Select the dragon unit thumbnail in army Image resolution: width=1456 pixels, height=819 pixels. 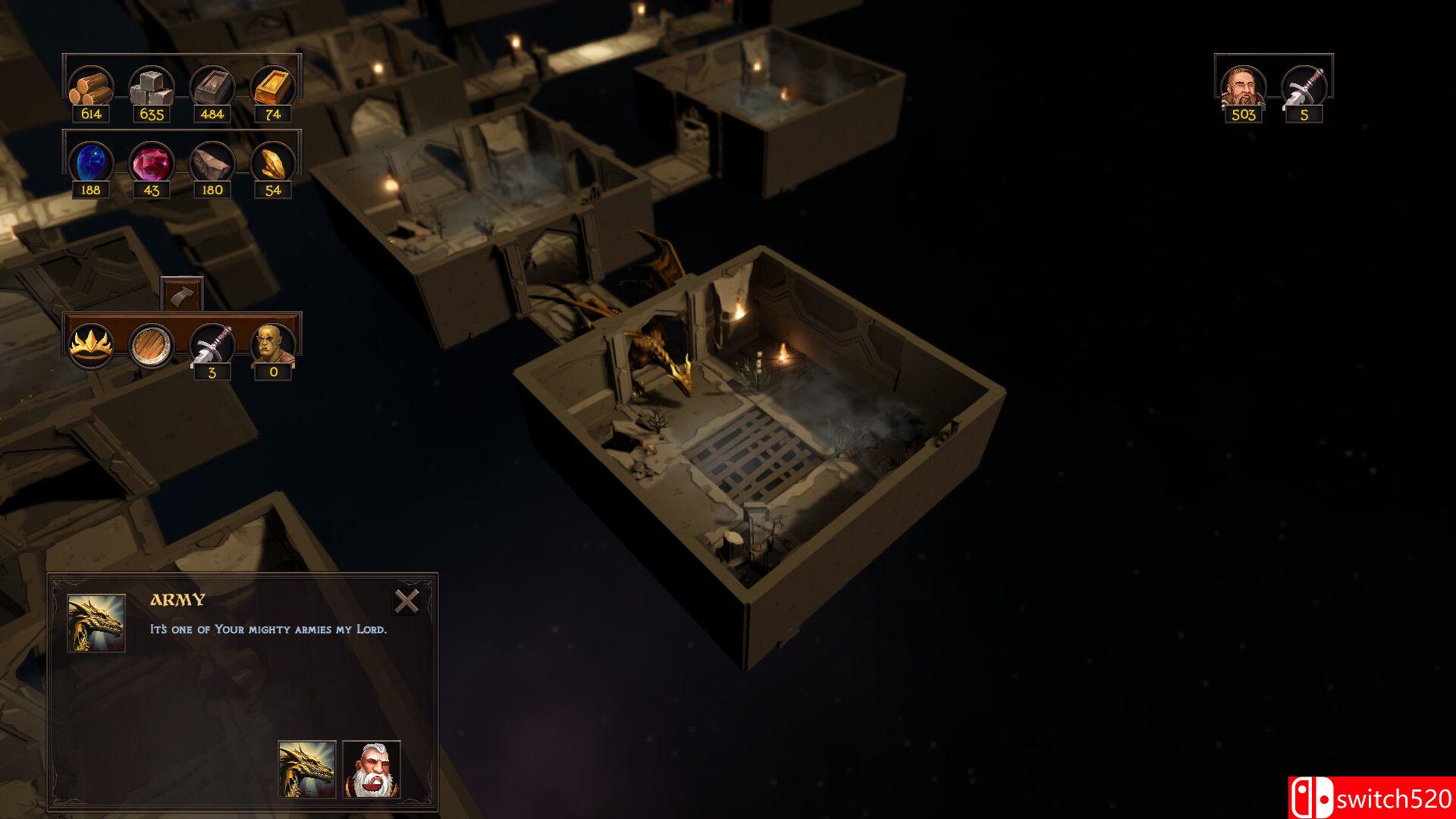click(306, 769)
